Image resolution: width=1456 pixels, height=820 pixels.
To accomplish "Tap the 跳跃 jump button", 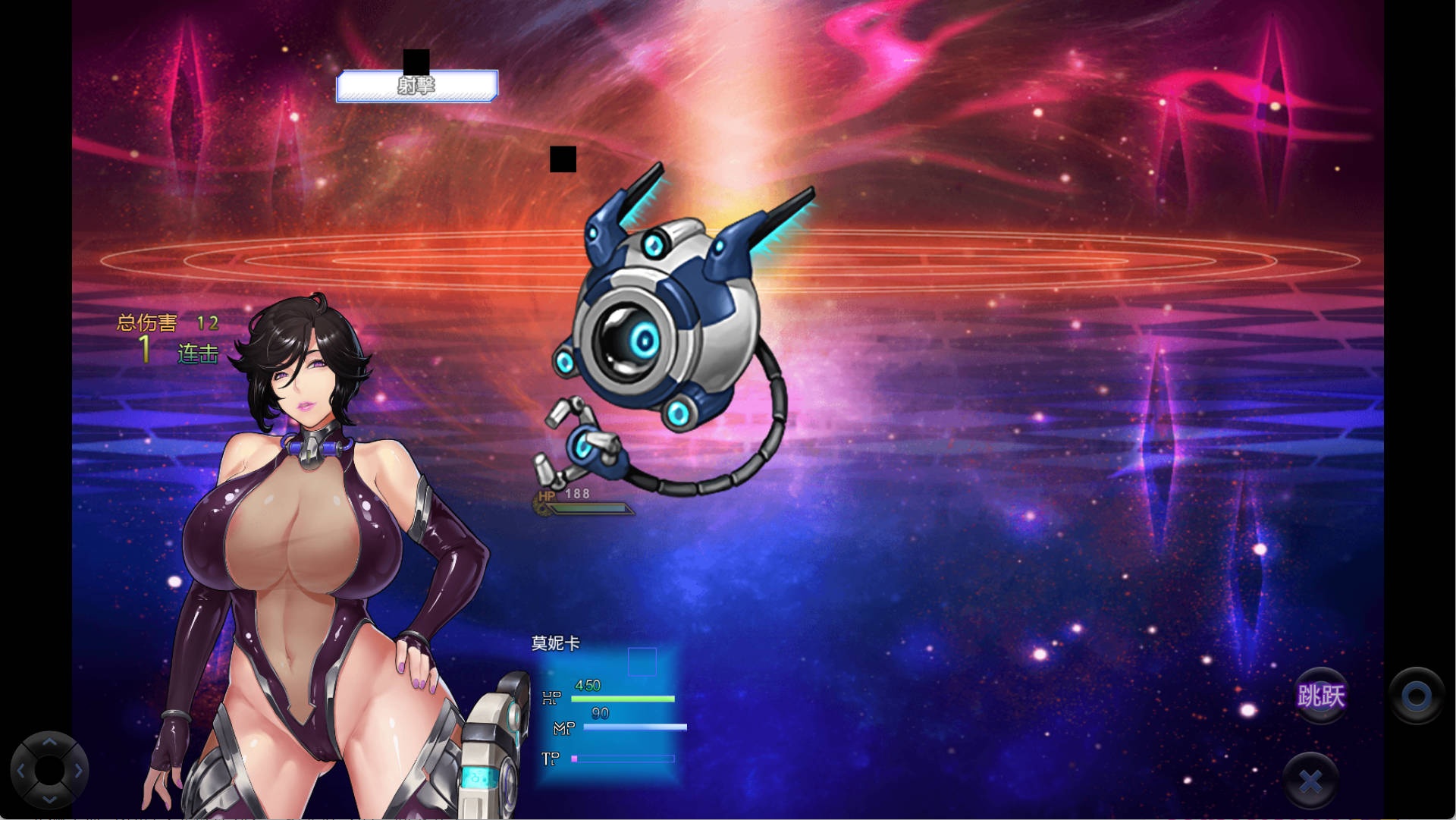I will click(1320, 696).
